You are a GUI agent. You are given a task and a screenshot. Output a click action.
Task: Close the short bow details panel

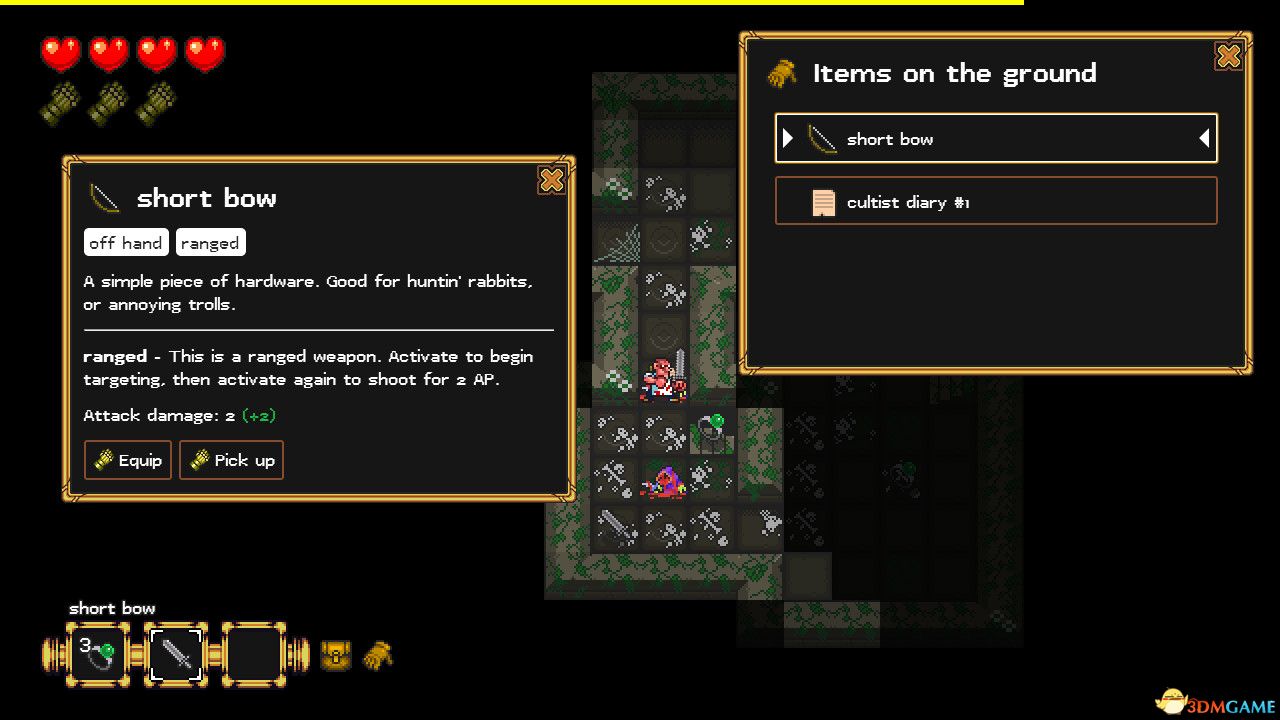551,180
